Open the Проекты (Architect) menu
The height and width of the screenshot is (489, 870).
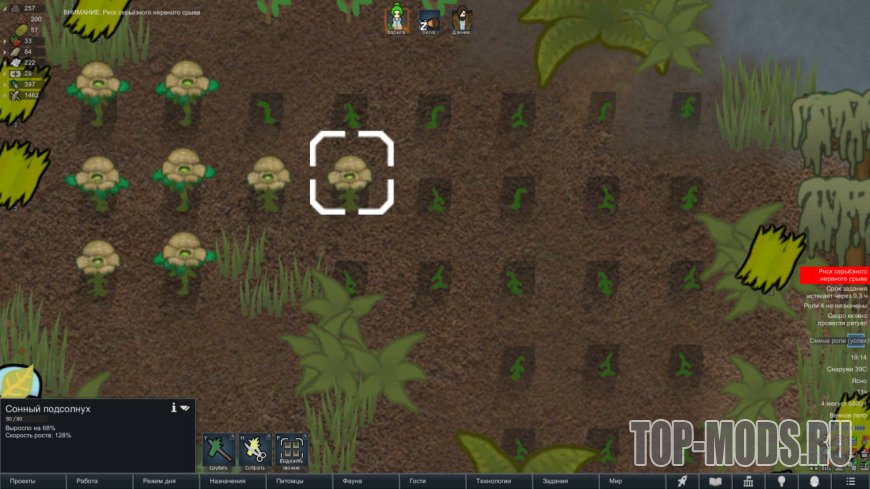pos(22,481)
